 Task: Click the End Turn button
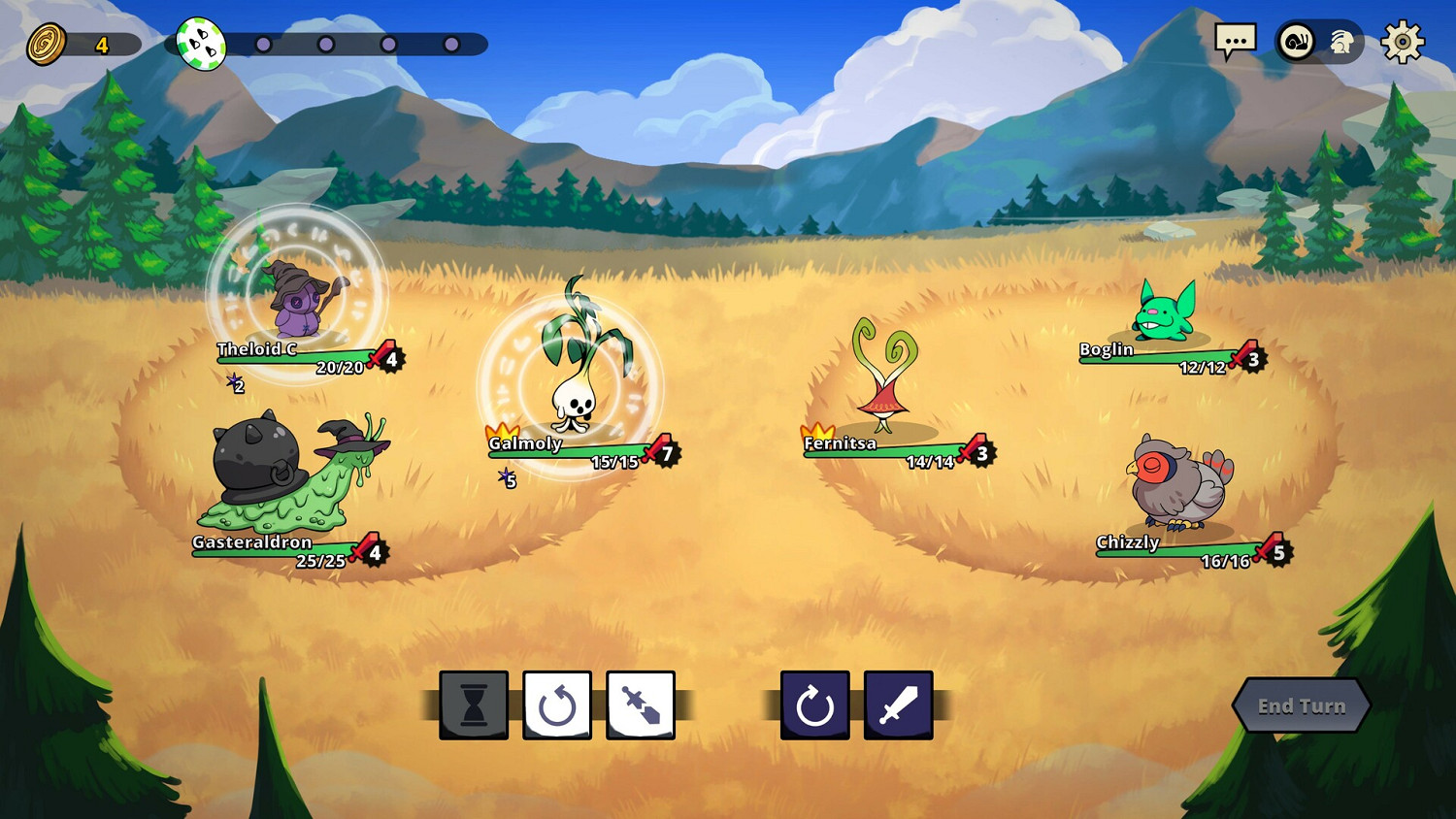(1301, 705)
